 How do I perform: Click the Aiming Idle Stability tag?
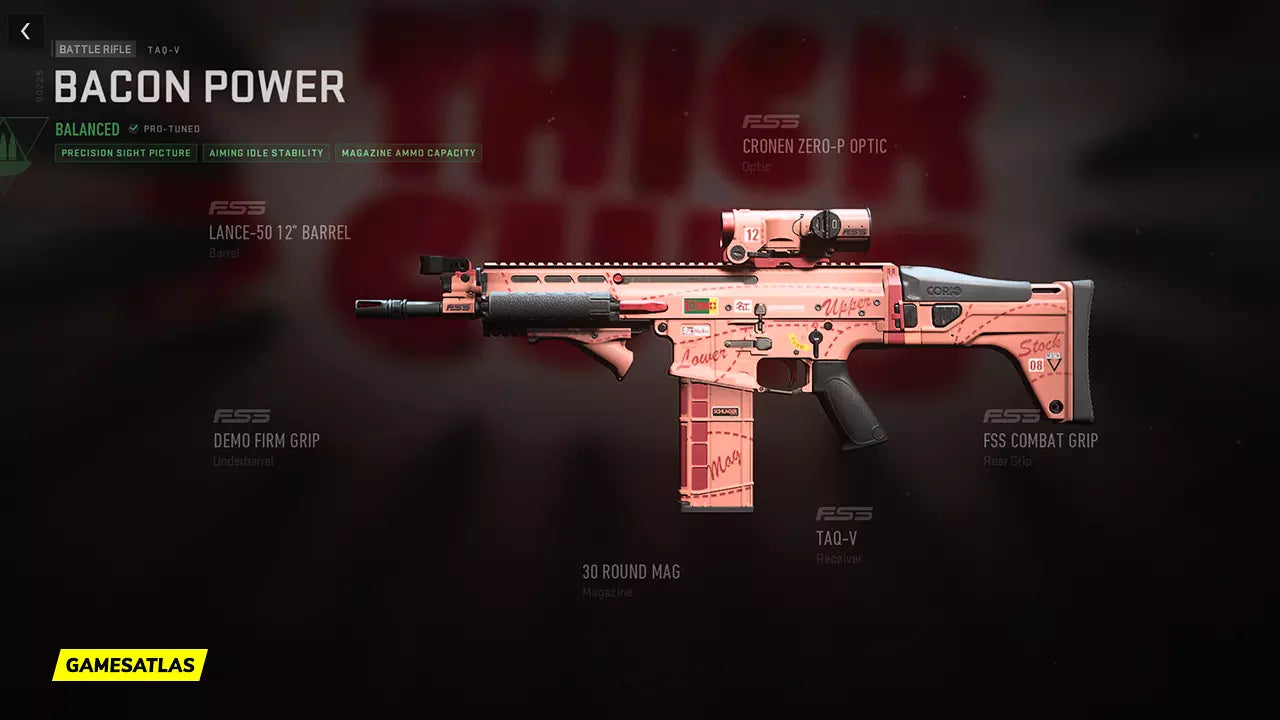point(266,153)
